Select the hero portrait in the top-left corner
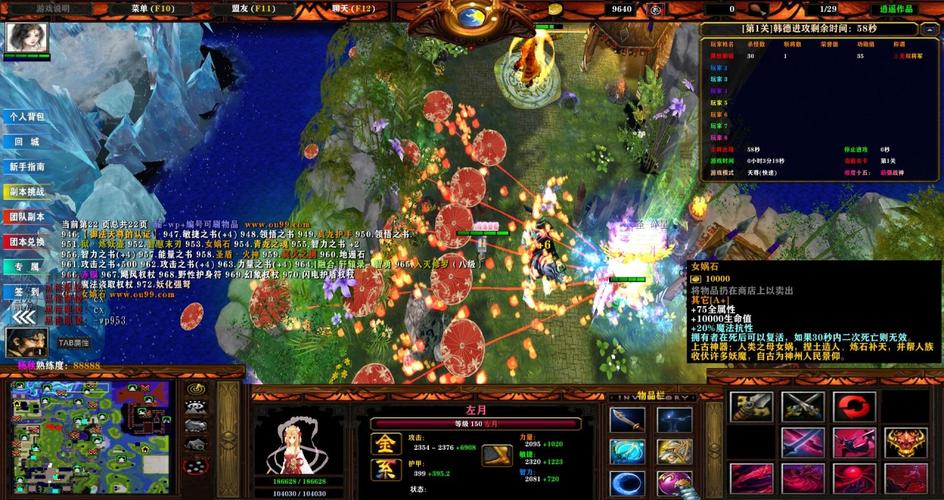 coord(21,39)
